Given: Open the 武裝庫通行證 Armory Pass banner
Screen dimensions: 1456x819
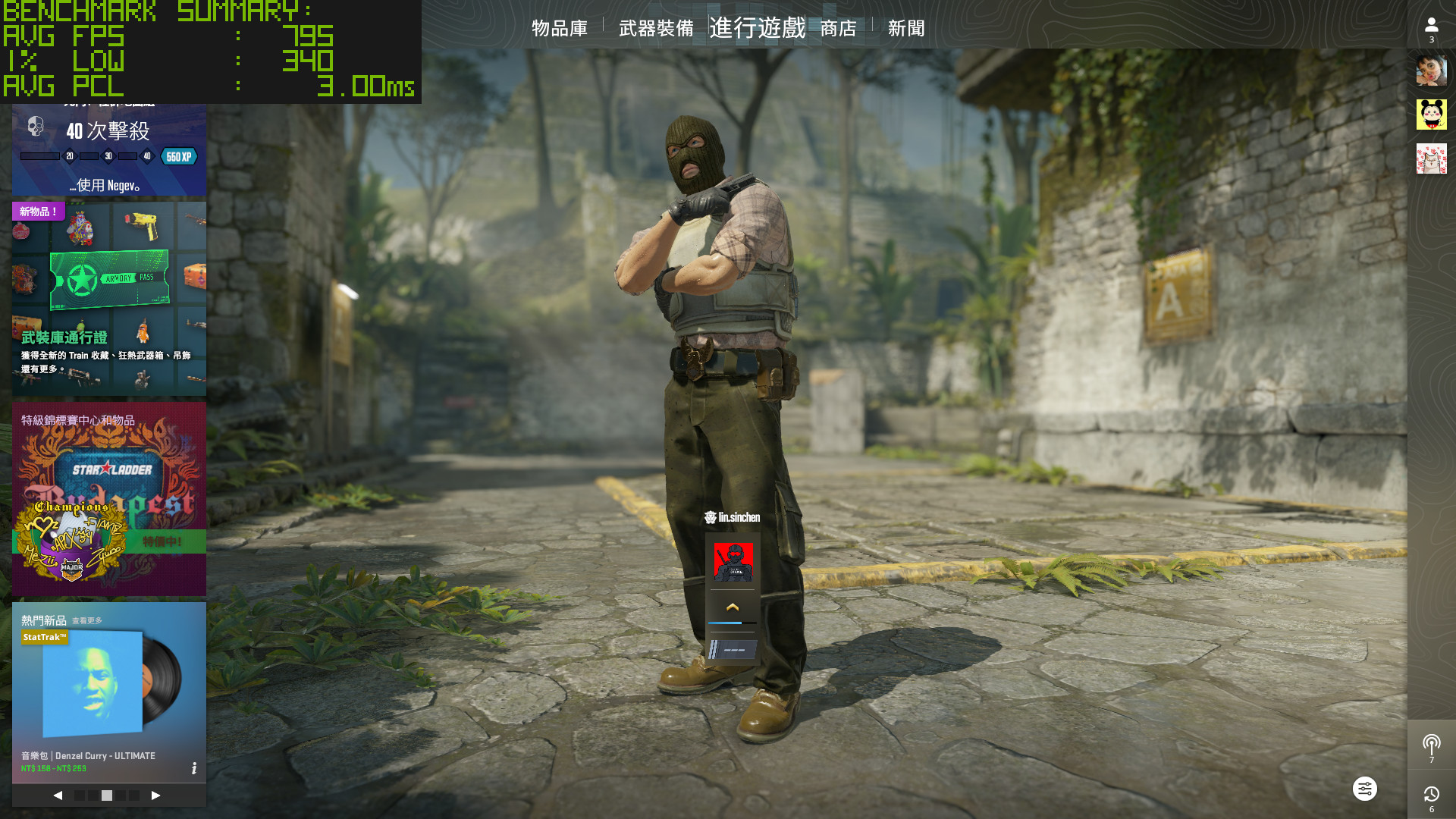Looking at the screenshot, I should pos(108,298).
